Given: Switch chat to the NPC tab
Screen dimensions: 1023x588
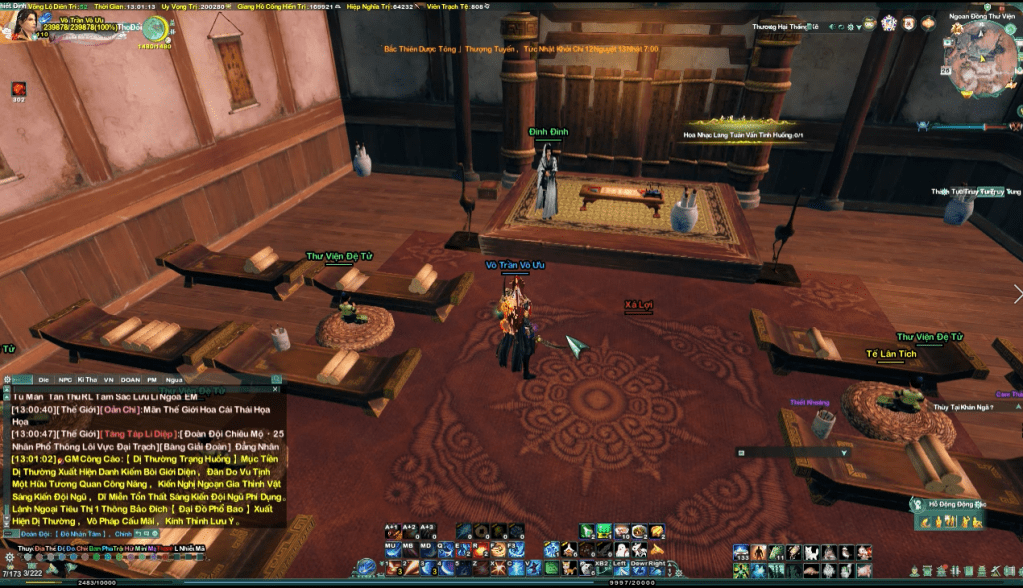Looking at the screenshot, I should click(x=65, y=380).
